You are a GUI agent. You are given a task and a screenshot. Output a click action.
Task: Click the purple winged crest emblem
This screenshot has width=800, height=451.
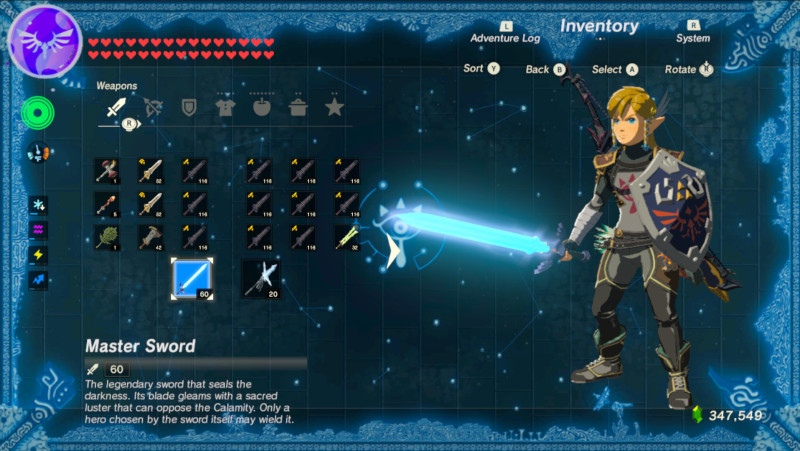pos(44,40)
